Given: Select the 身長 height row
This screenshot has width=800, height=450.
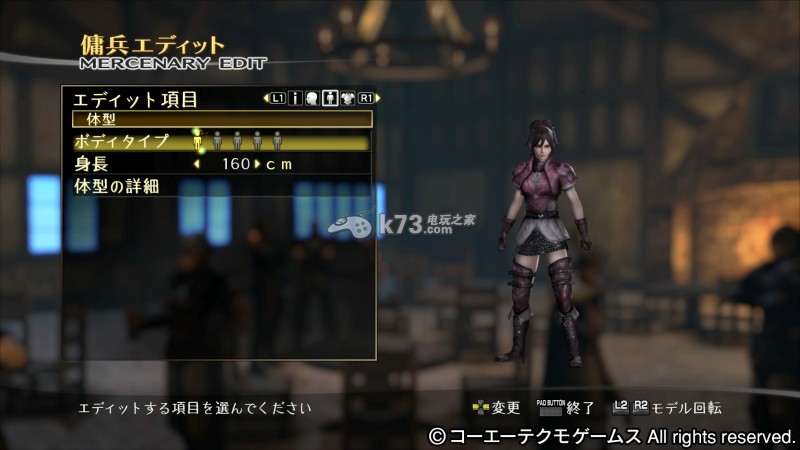Looking at the screenshot, I should (x=93, y=164).
